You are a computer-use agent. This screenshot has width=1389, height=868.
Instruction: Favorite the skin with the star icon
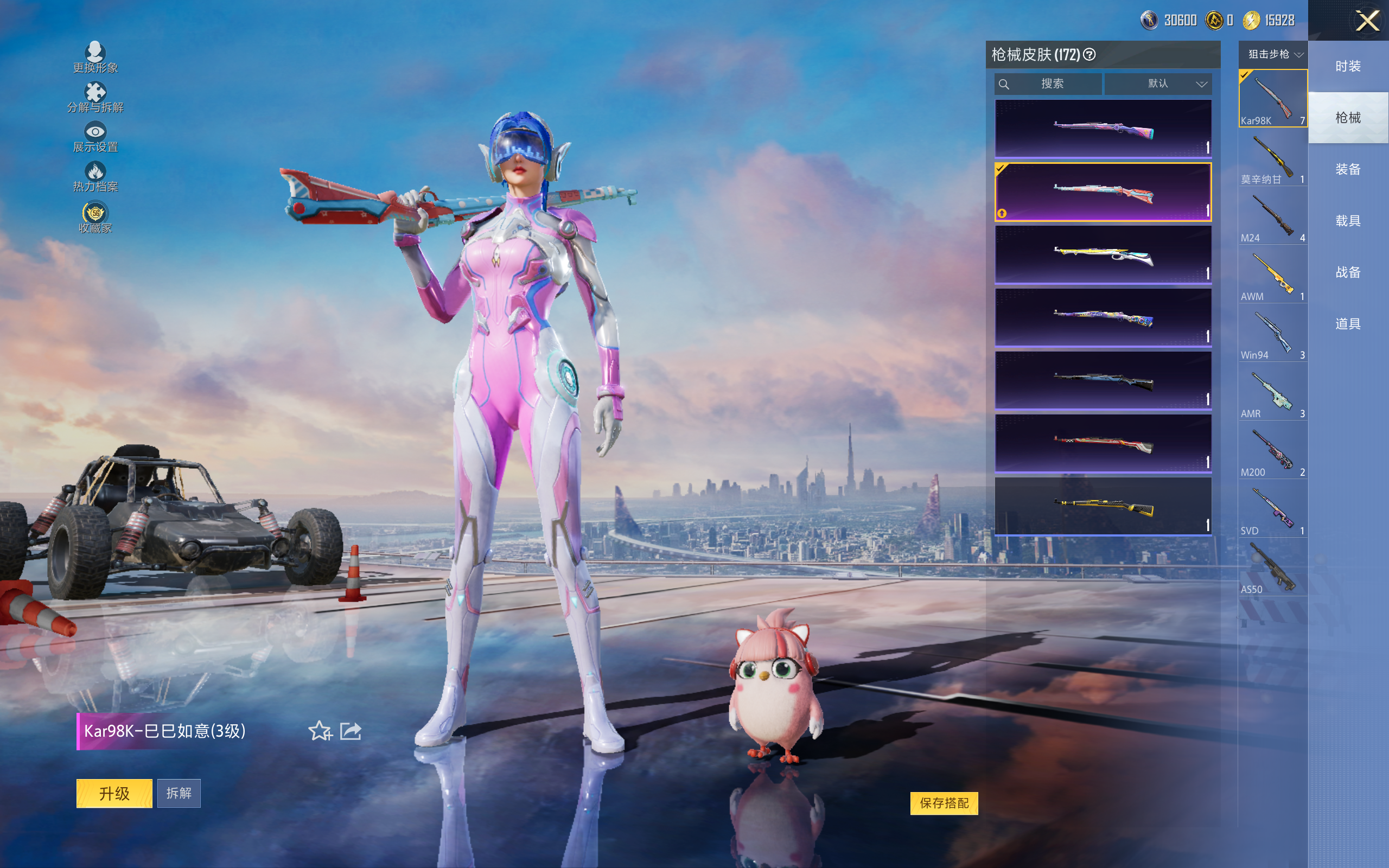[x=320, y=731]
